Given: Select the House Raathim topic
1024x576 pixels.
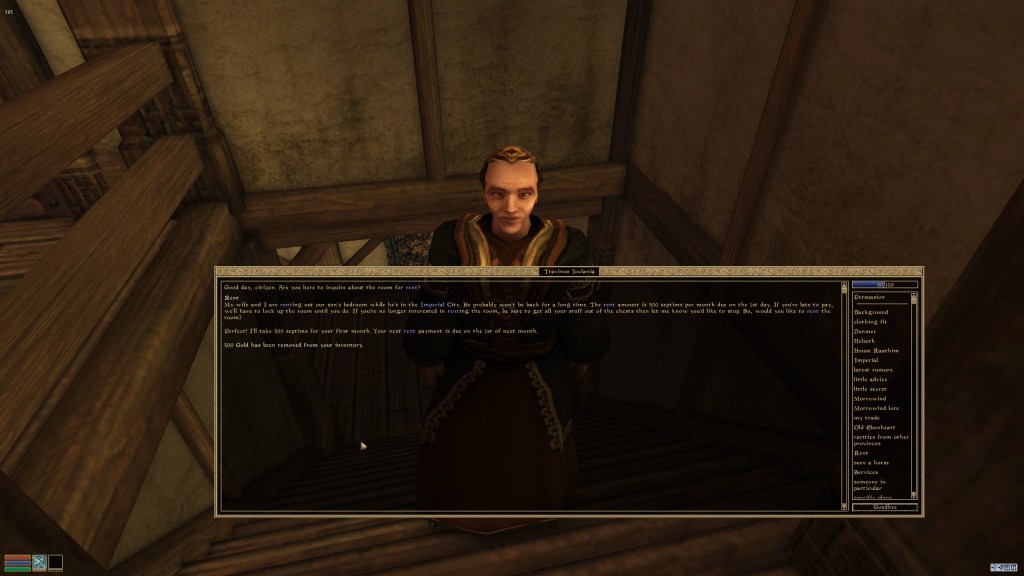Looking at the screenshot, I should [x=876, y=350].
